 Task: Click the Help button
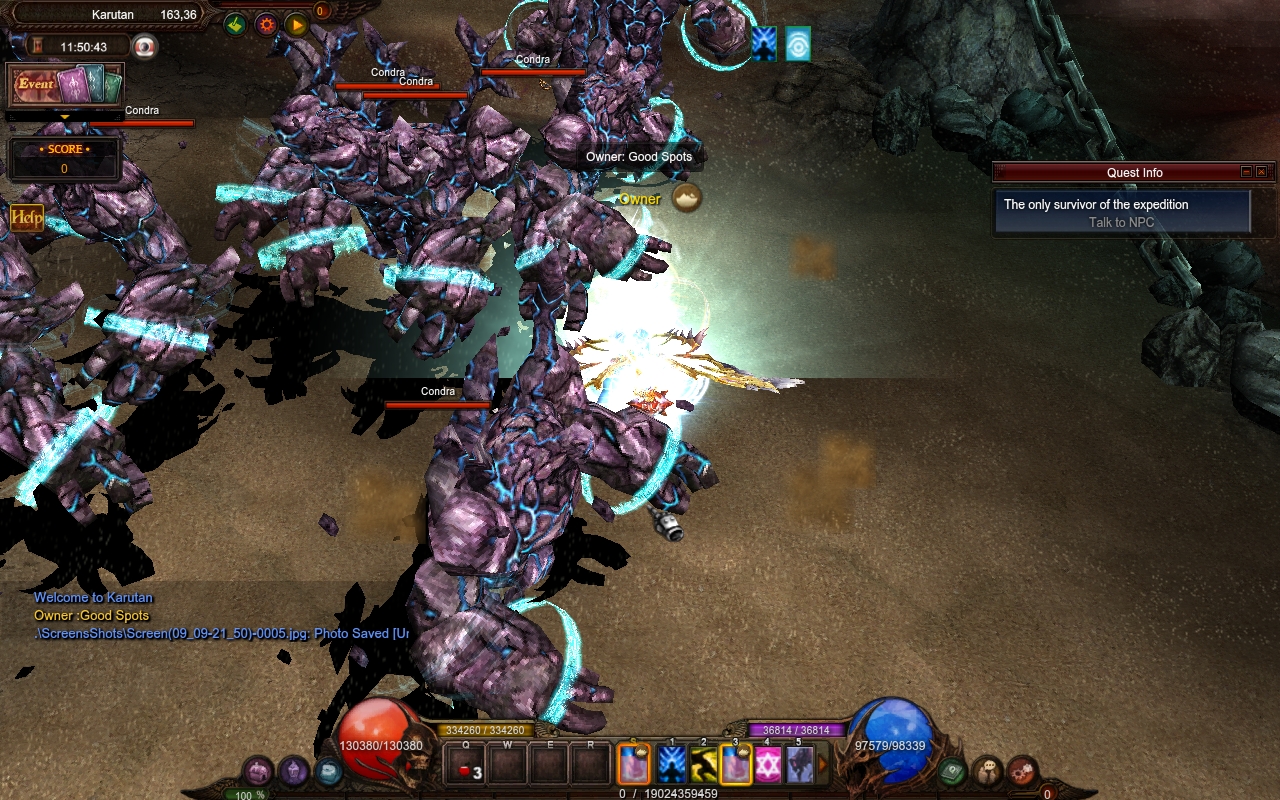coord(27,217)
